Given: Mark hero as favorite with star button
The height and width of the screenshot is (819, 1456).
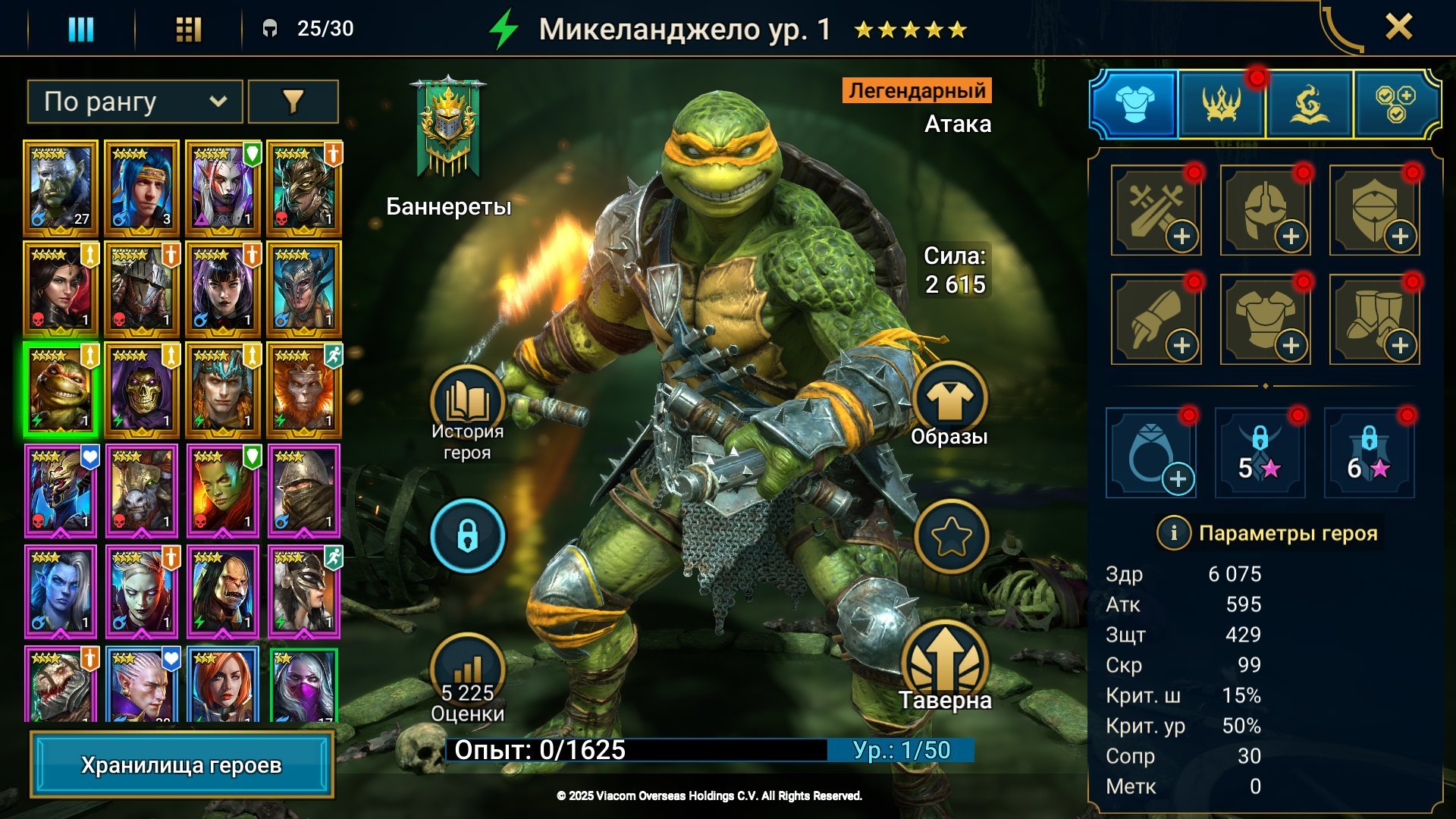Looking at the screenshot, I should (x=951, y=536).
